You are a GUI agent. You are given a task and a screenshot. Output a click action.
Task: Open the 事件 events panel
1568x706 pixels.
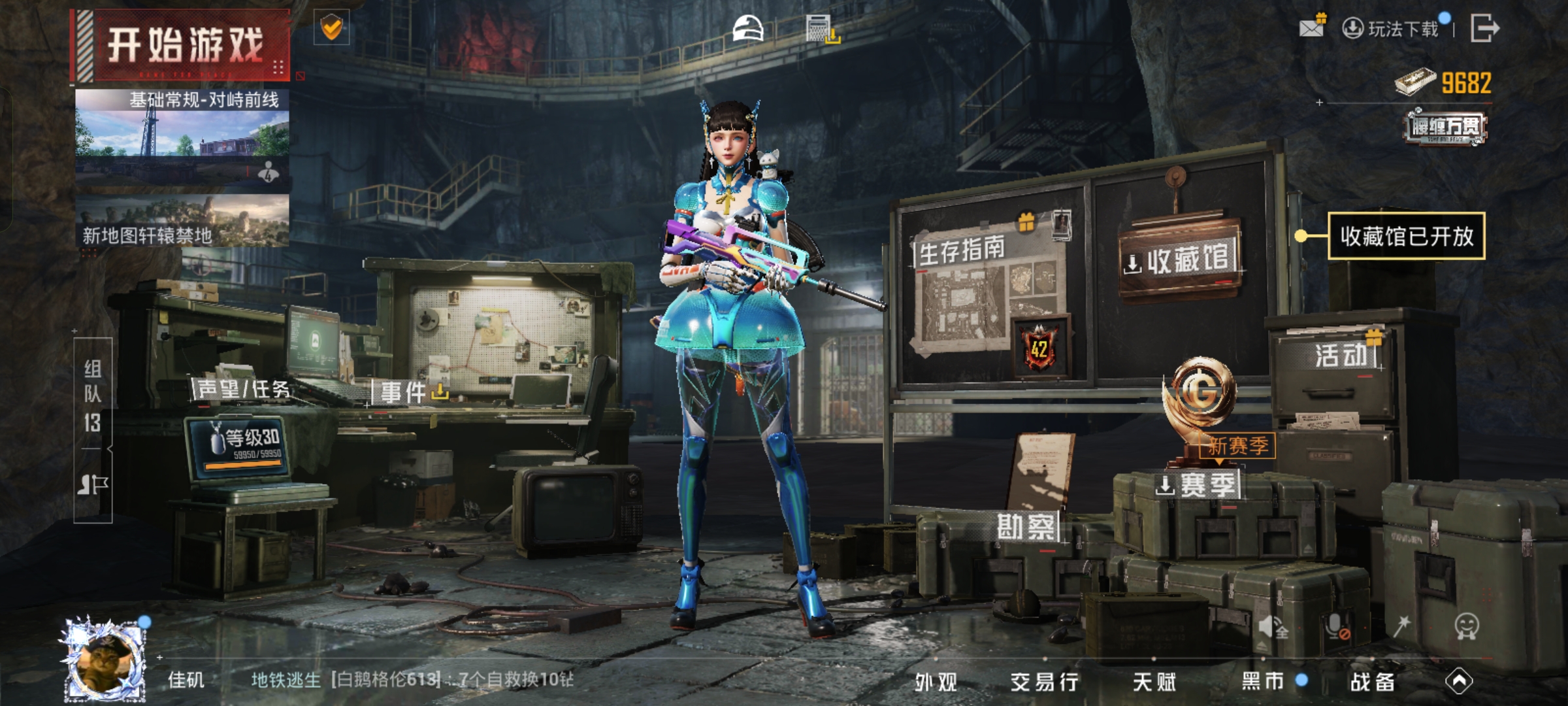coord(405,392)
